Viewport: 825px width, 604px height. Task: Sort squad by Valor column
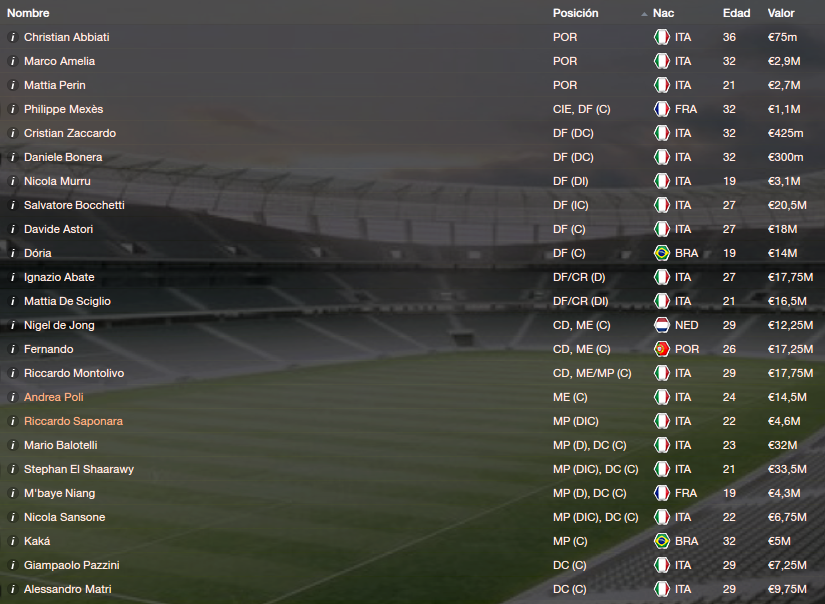(x=781, y=13)
